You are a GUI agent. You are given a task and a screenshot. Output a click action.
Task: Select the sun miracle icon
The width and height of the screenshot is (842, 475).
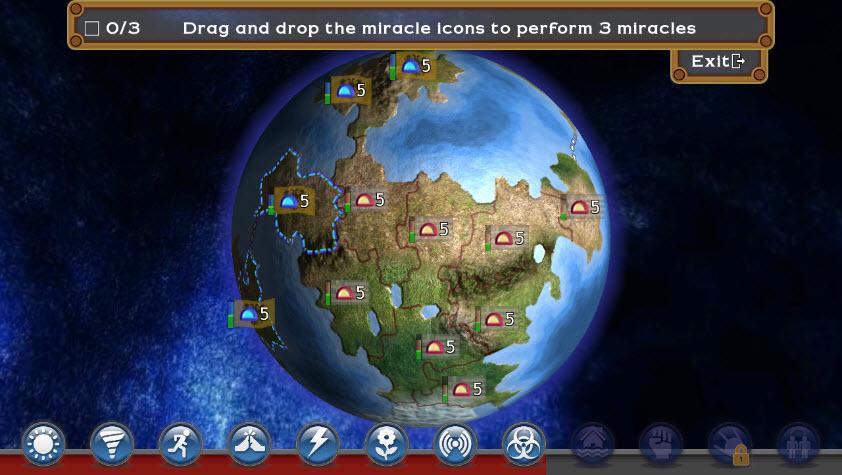(x=43, y=443)
